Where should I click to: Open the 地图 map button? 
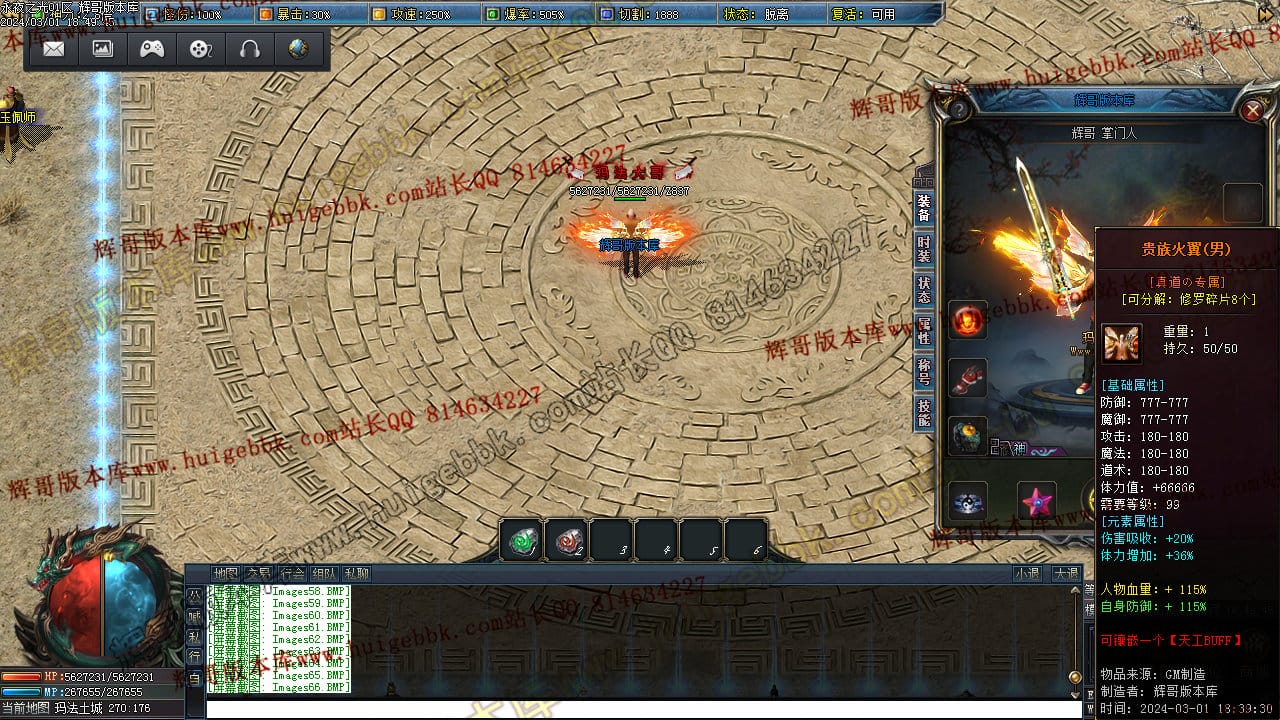[226, 574]
